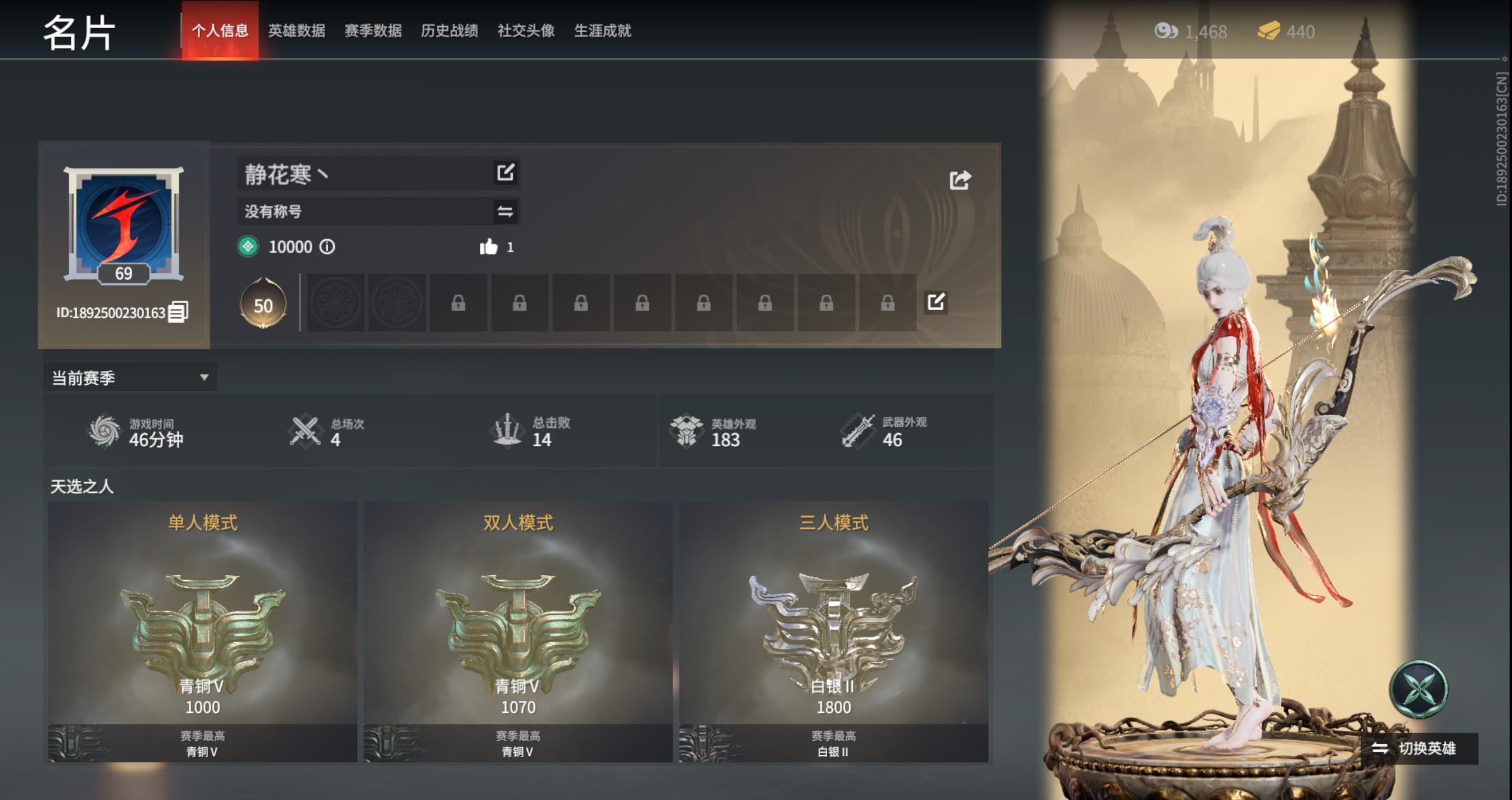The width and height of the screenshot is (1512, 800).
Task: Select the 赛季数据 tab
Action: [373, 30]
